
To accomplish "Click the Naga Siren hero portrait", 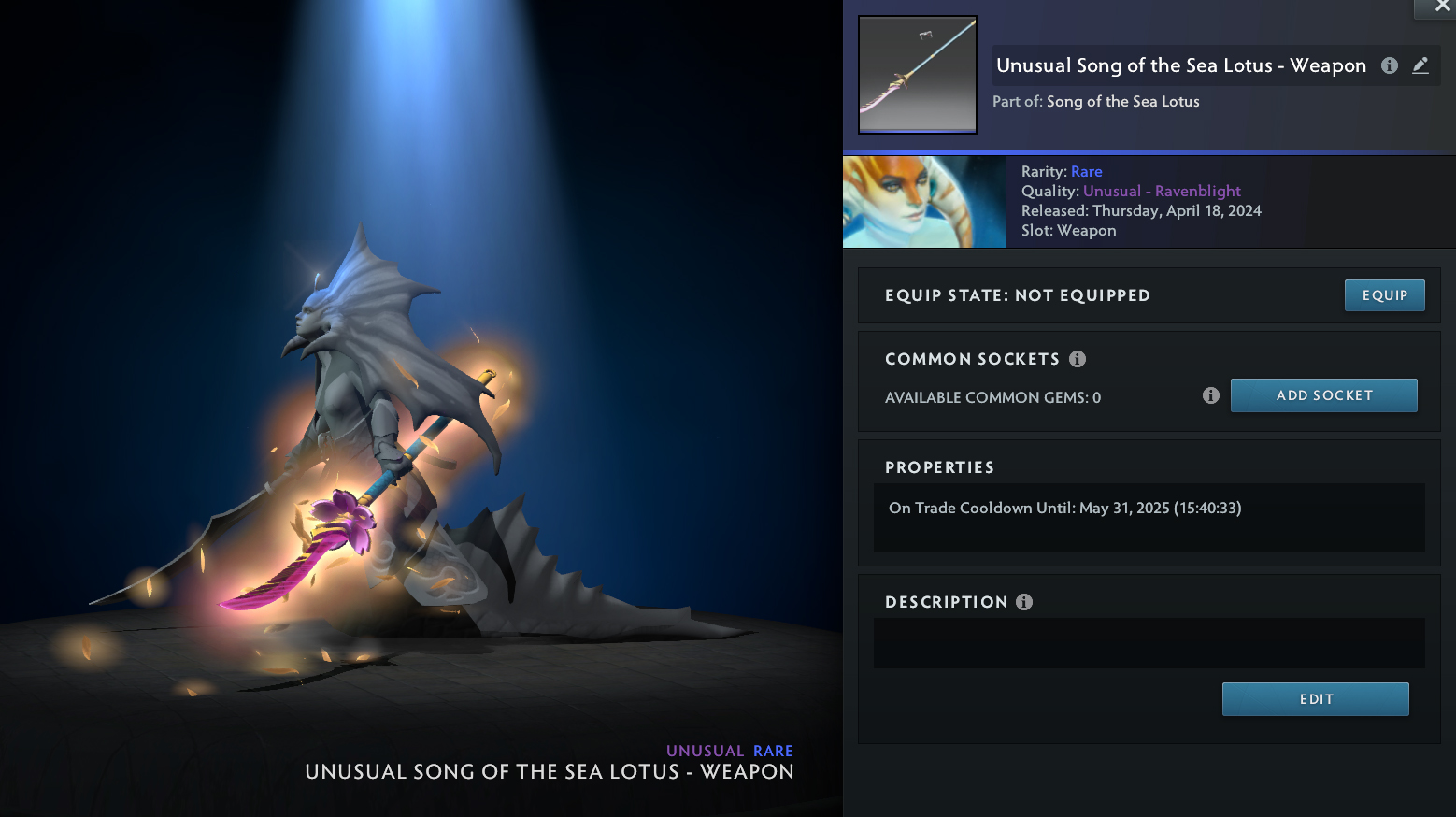I will (923, 202).
